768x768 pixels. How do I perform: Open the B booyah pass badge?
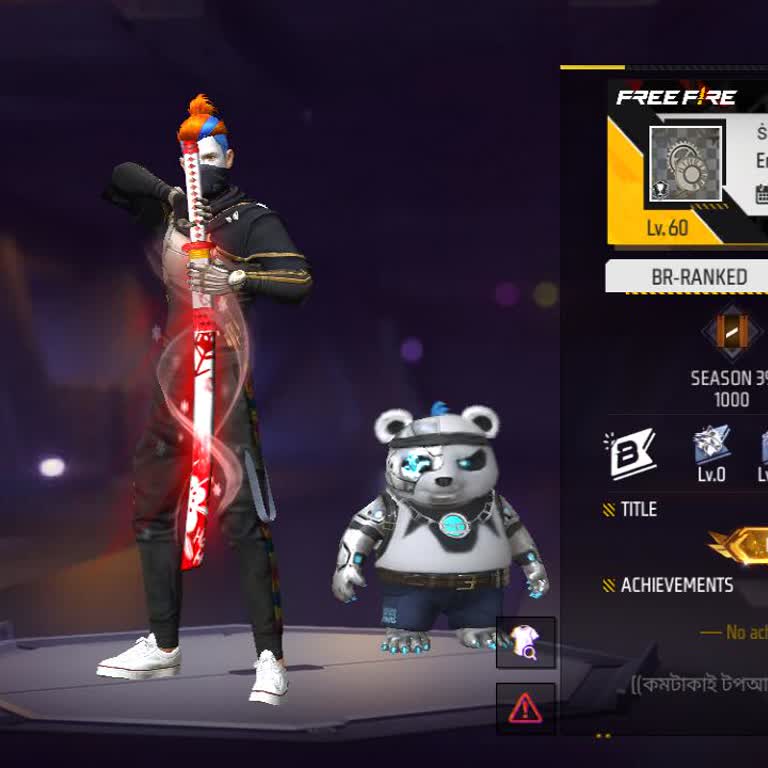coord(631,453)
